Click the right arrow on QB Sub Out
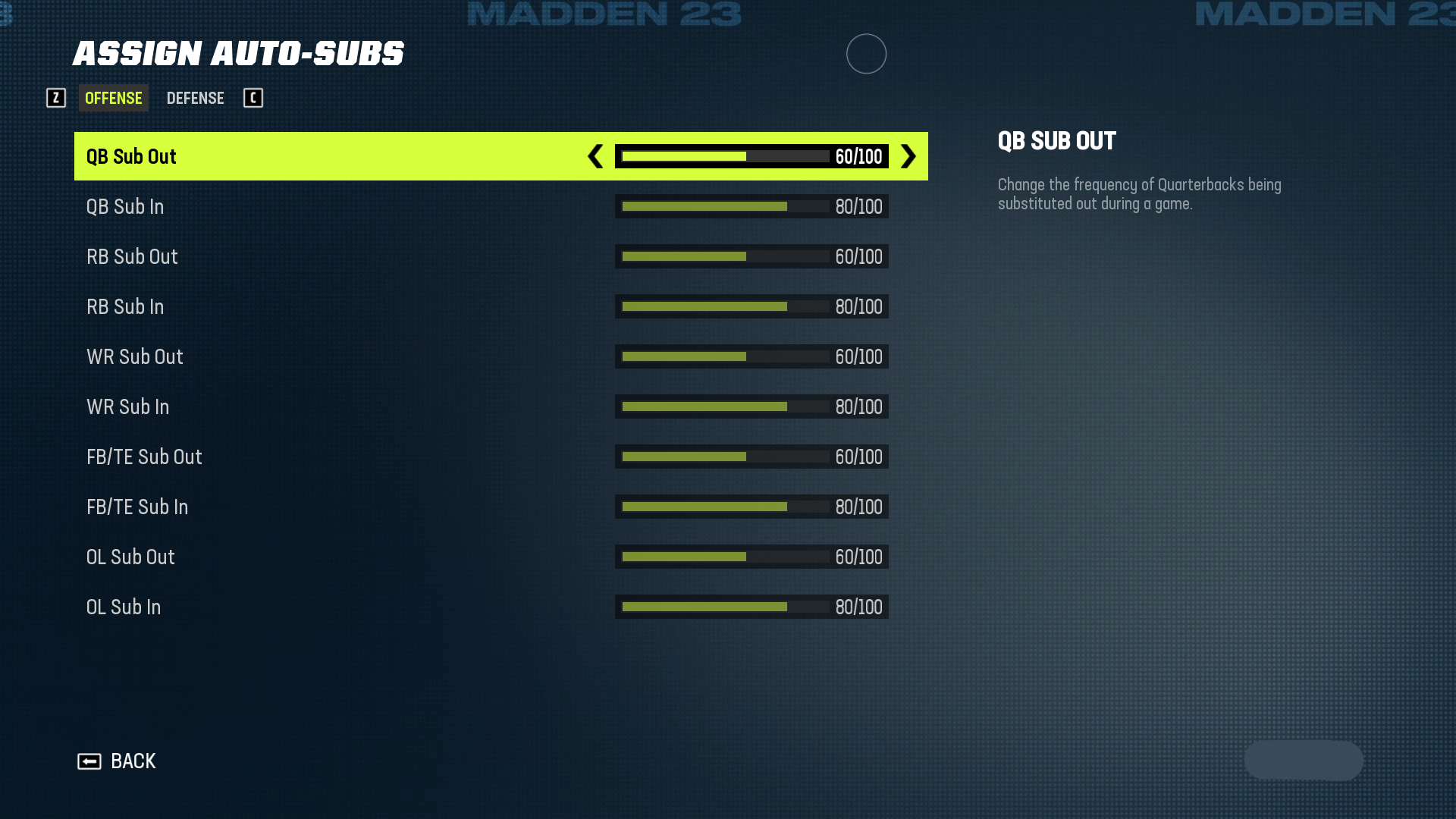 coord(907,157)
